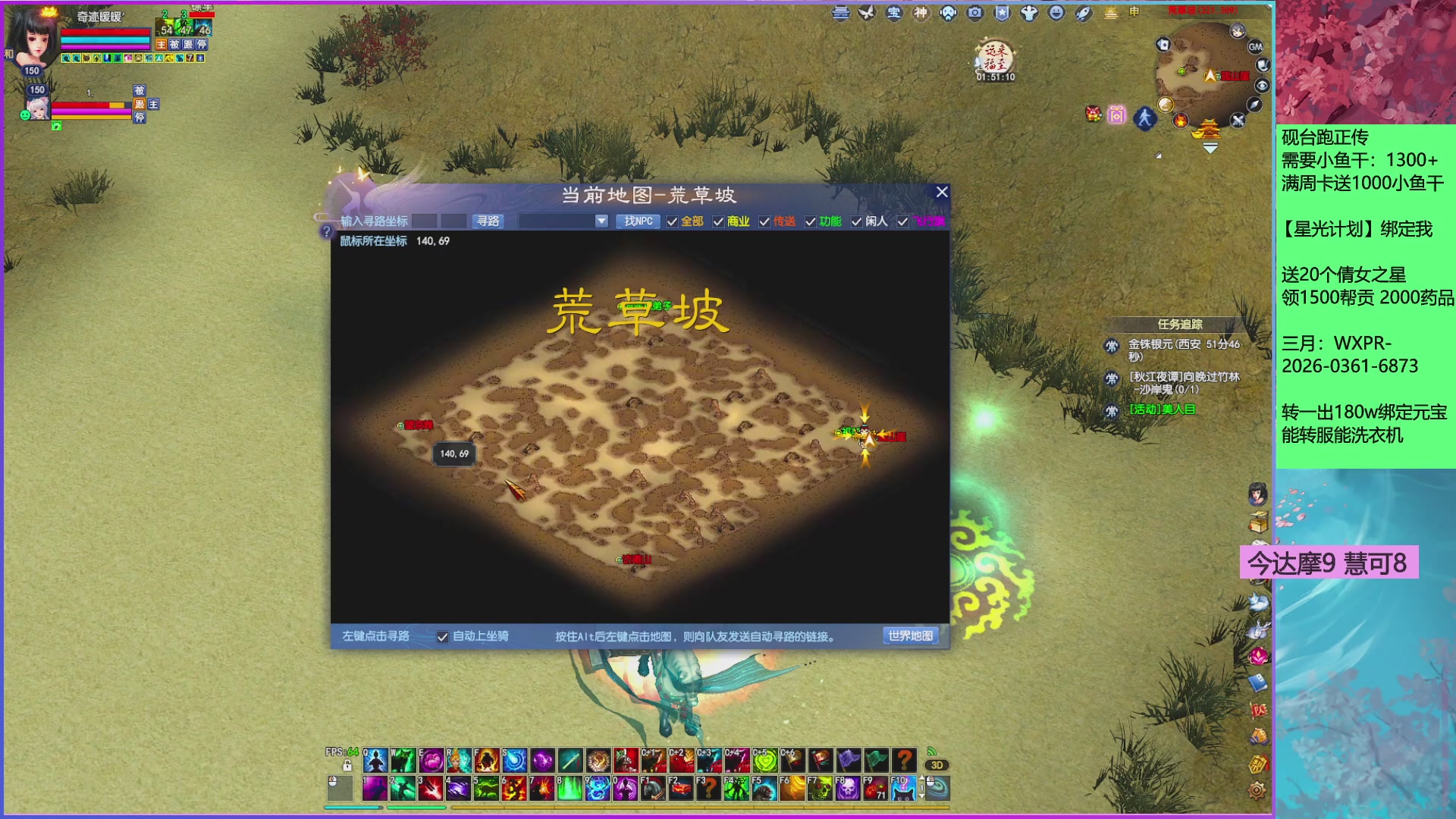Click the 神 icon on the top toolbar
1456x819 pixels.
[x=921, y=13]
